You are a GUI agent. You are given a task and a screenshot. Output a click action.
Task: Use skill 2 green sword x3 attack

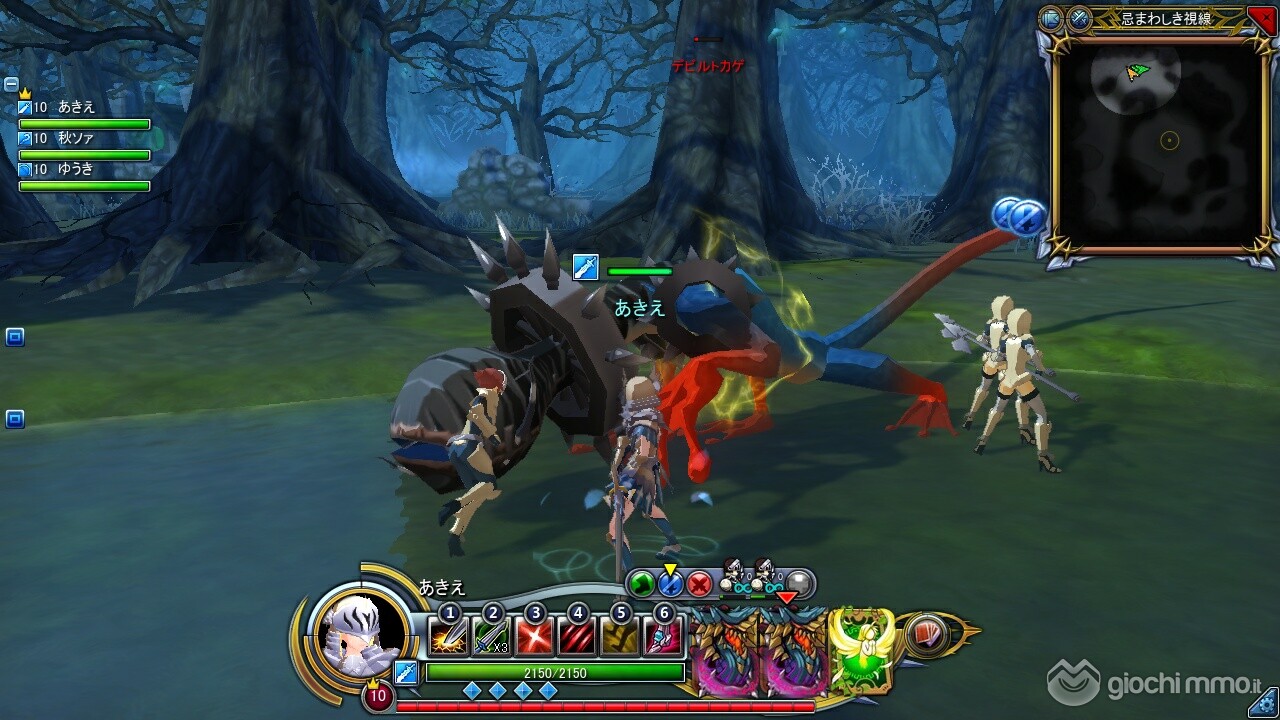pyautogui.click(x=491, y=637)
